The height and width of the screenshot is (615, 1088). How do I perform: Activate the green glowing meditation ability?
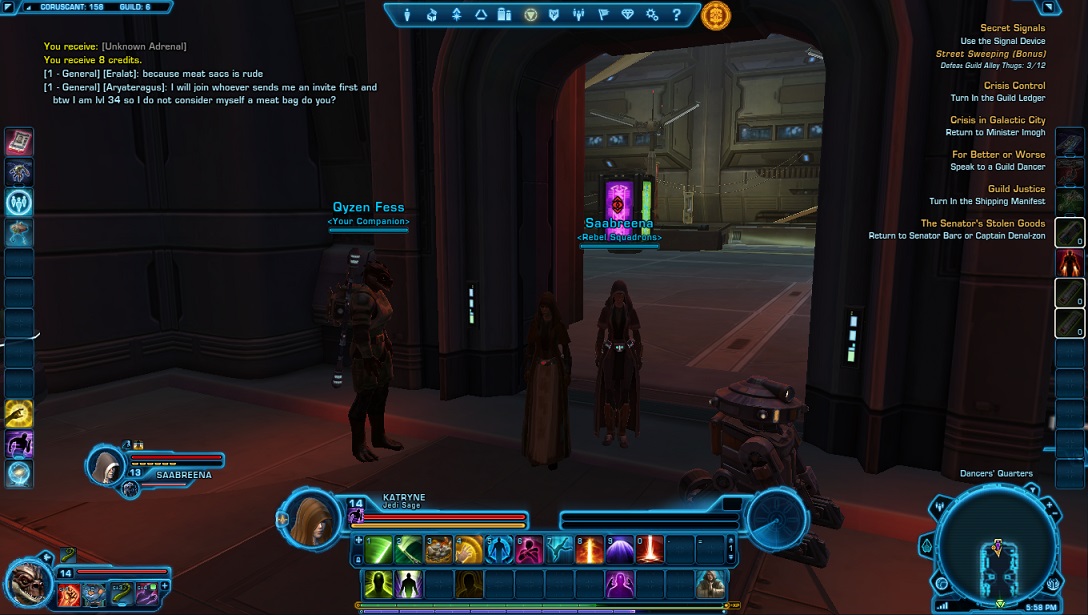[x=379, y=583]
